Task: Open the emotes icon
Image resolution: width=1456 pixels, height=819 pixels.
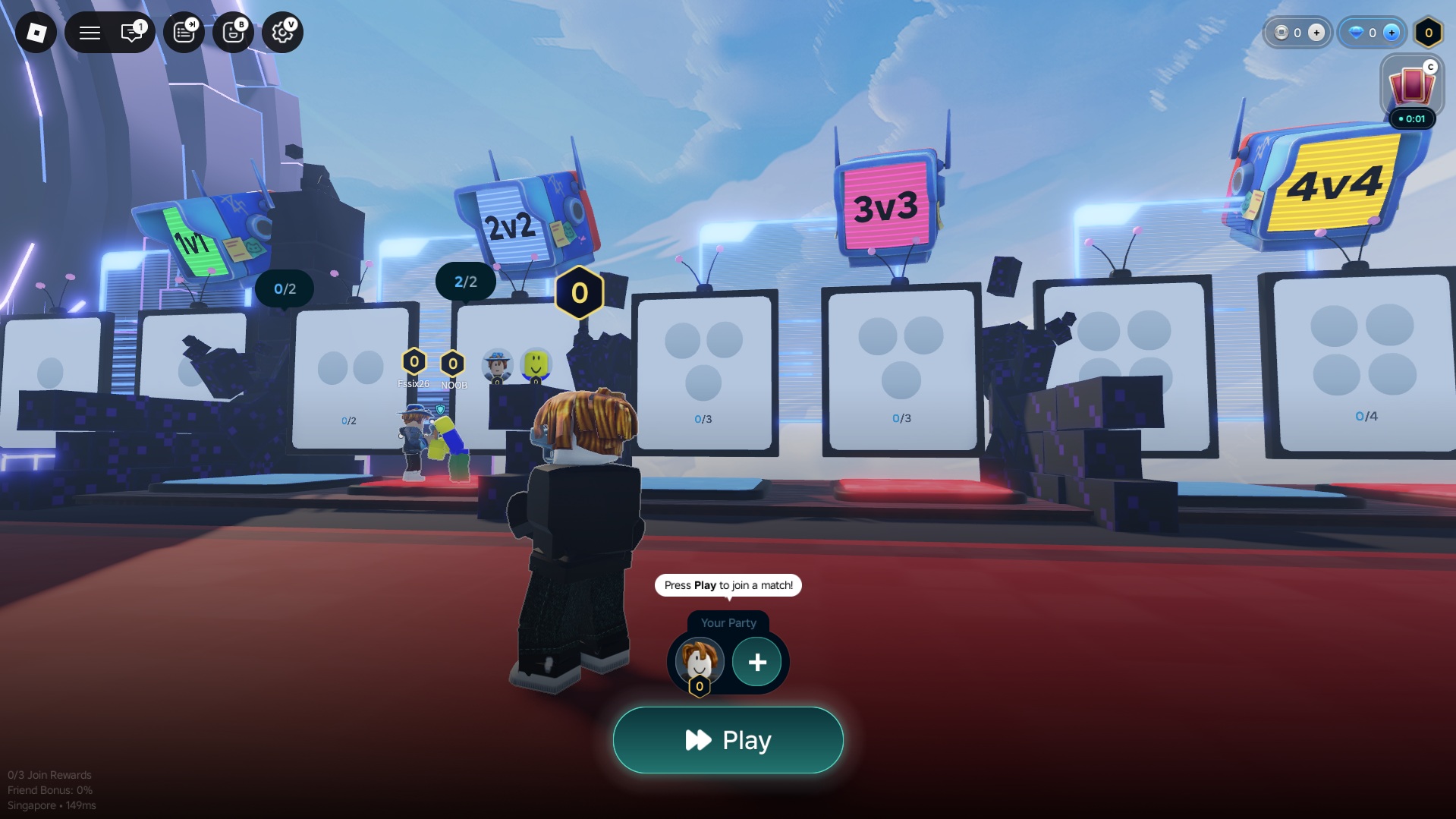Action: click(x=233, y=32)
